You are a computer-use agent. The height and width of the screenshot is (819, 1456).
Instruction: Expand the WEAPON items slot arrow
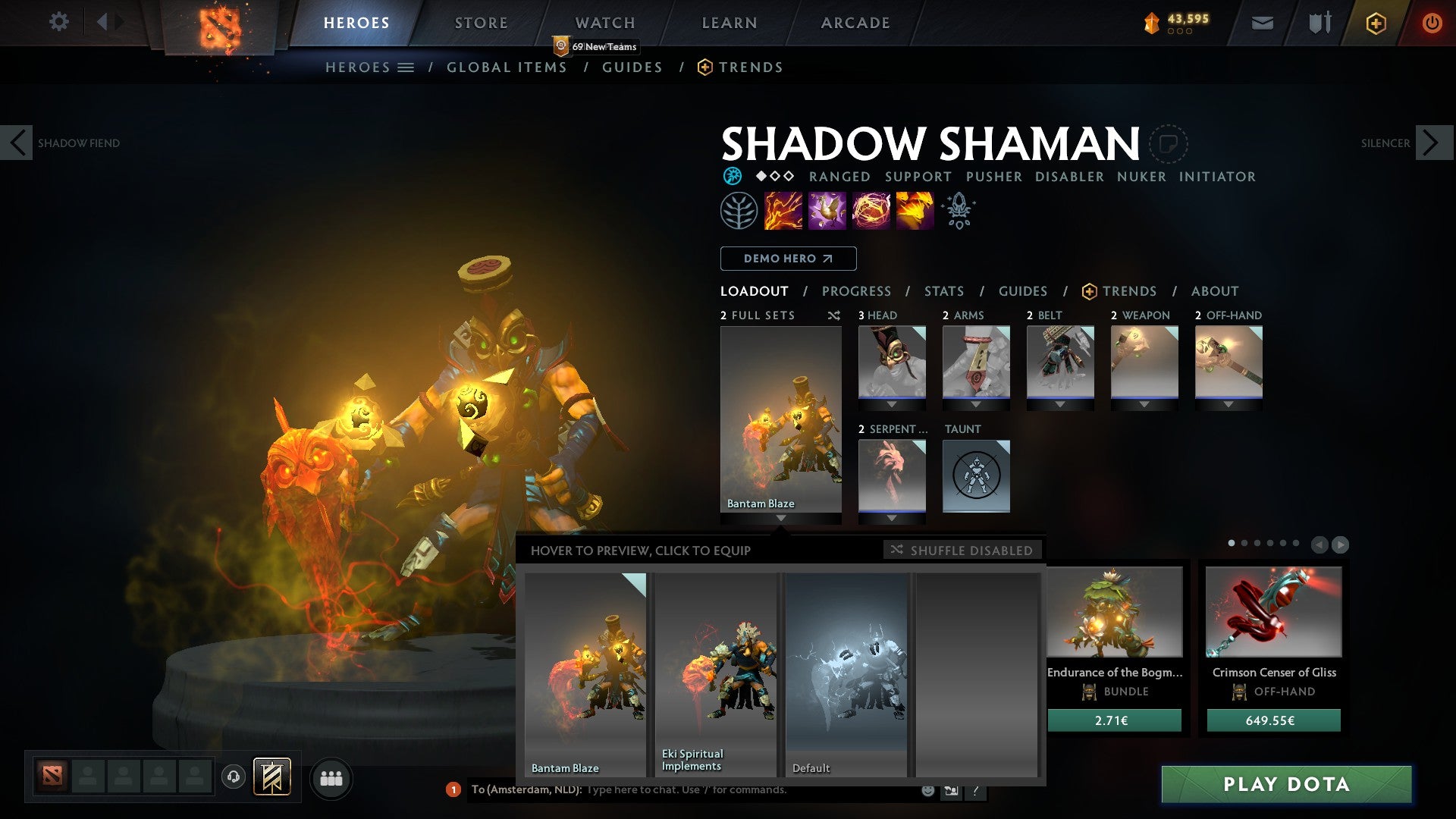point(1145,404)
